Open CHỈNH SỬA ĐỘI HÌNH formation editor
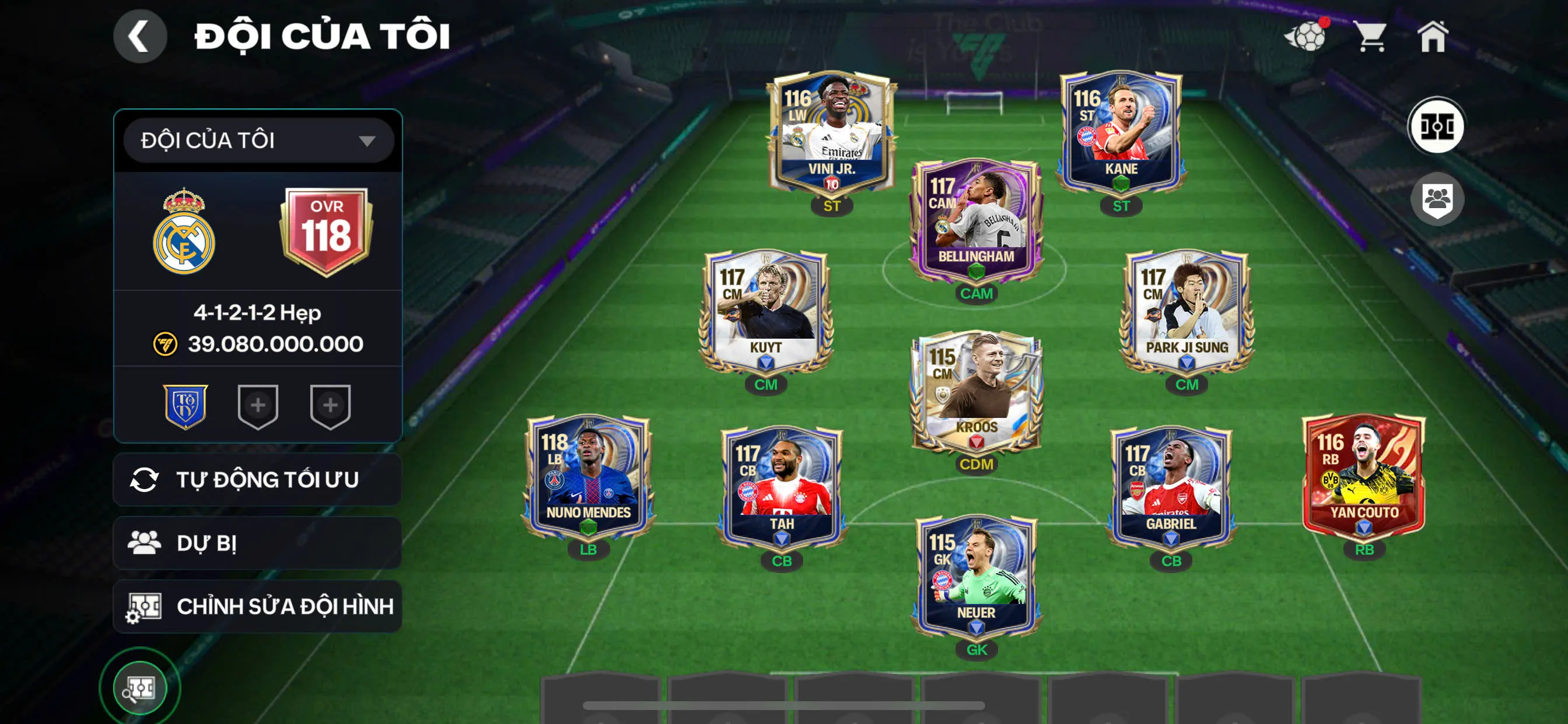 [257, 606]
